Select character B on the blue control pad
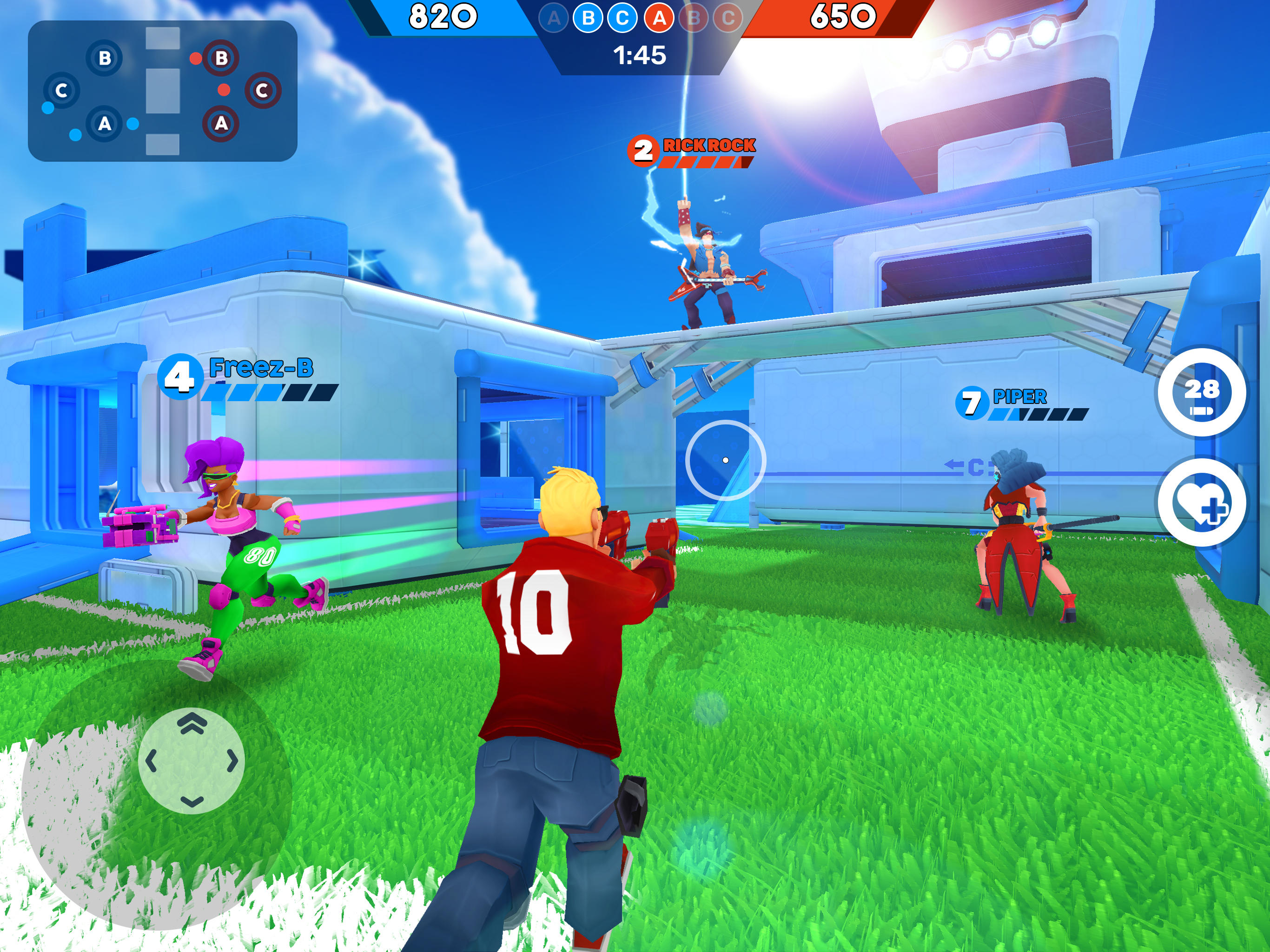This screenshot has height=952, width=1270. point(105,59)
